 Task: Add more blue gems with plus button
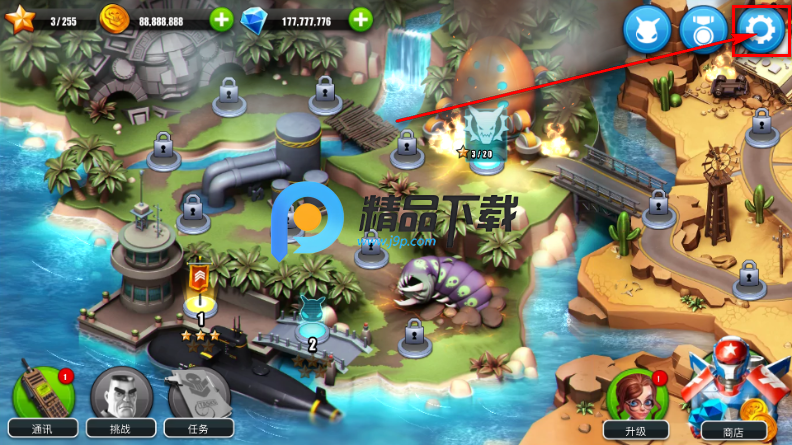point(360,19)
